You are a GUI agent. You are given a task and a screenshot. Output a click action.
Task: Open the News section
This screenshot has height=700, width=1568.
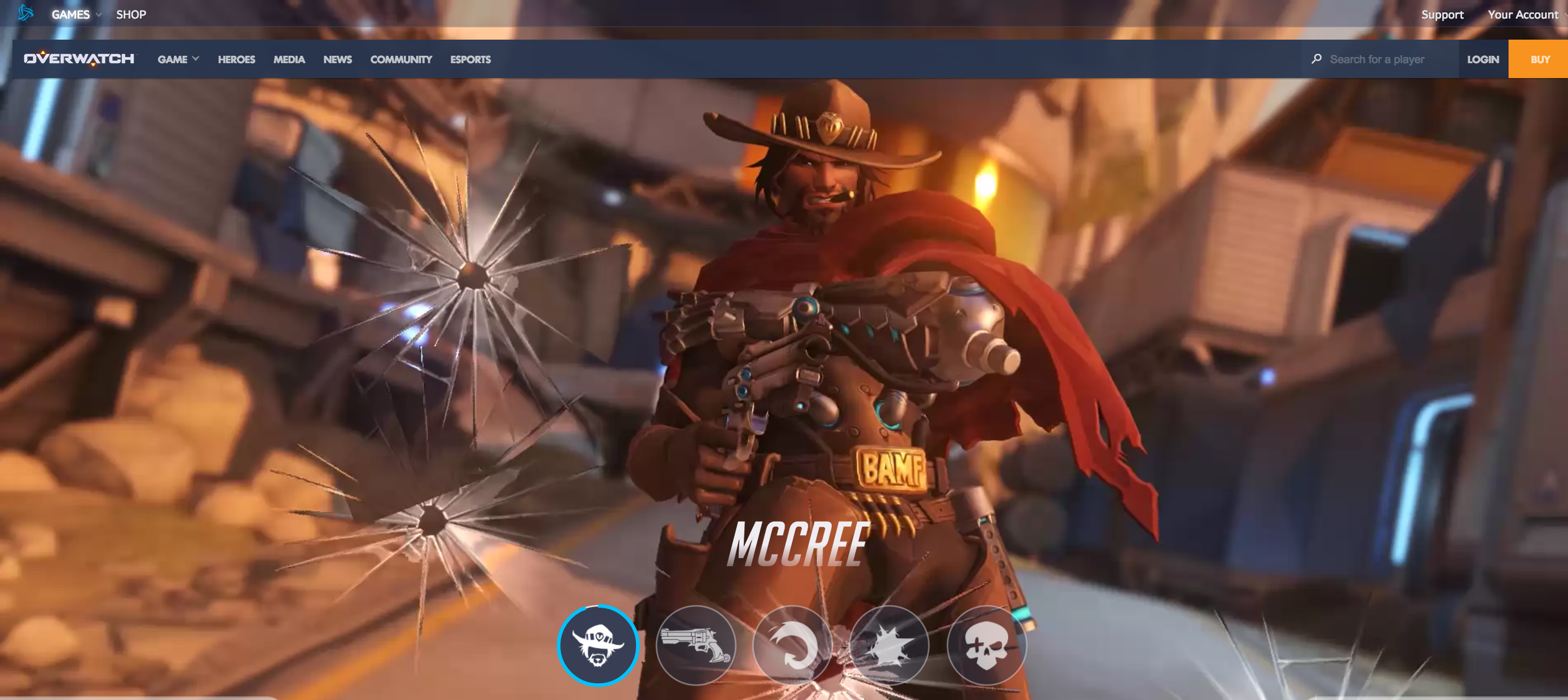tap(338, 59)
